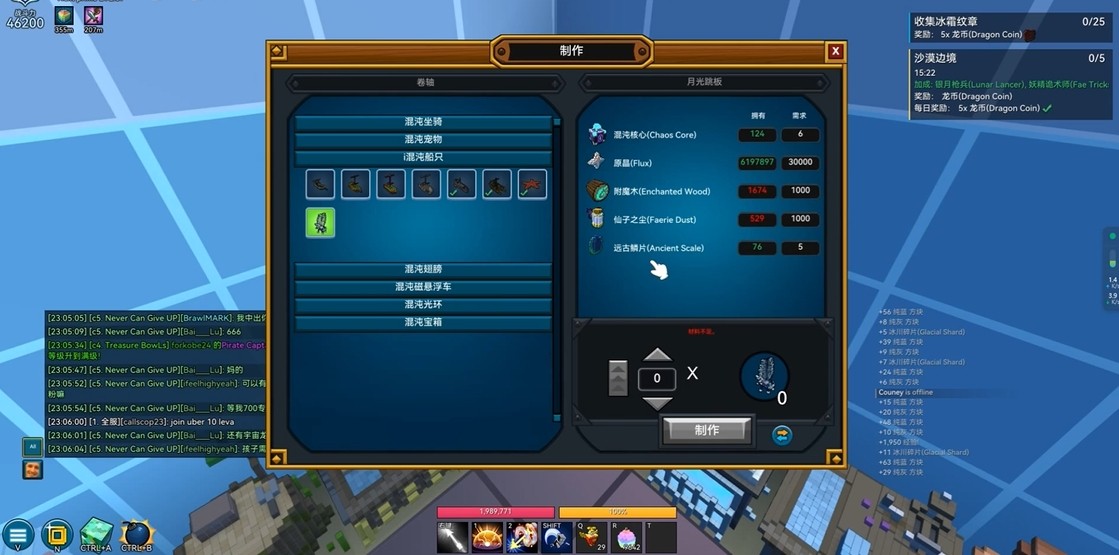Collapse the 混沌船只 category header
1119x555 pixels.
click(423, 158)
